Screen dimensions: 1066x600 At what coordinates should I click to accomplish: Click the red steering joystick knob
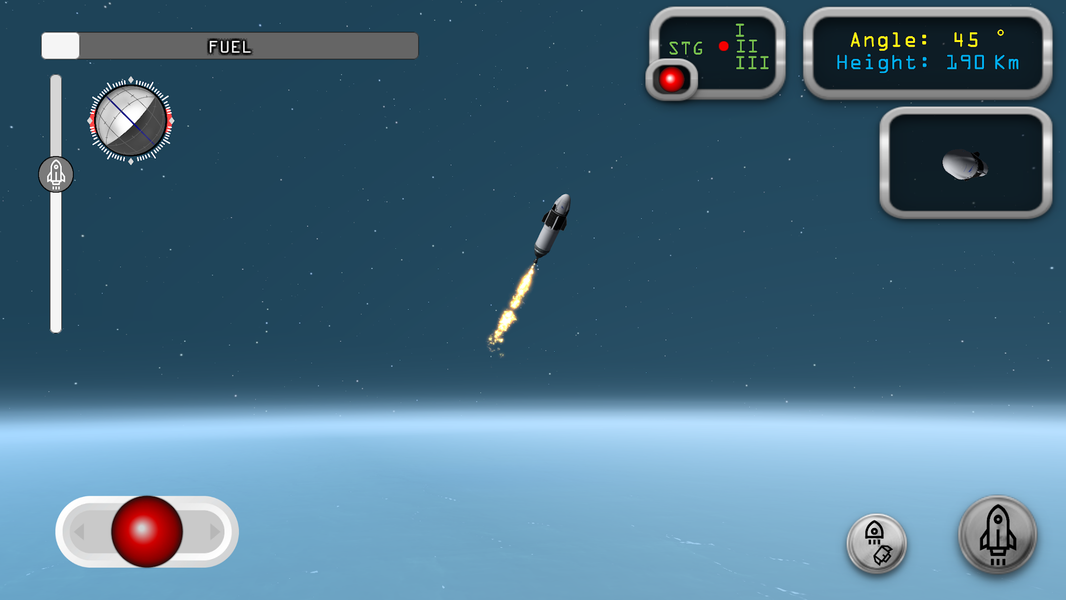[x=147, y=531]
